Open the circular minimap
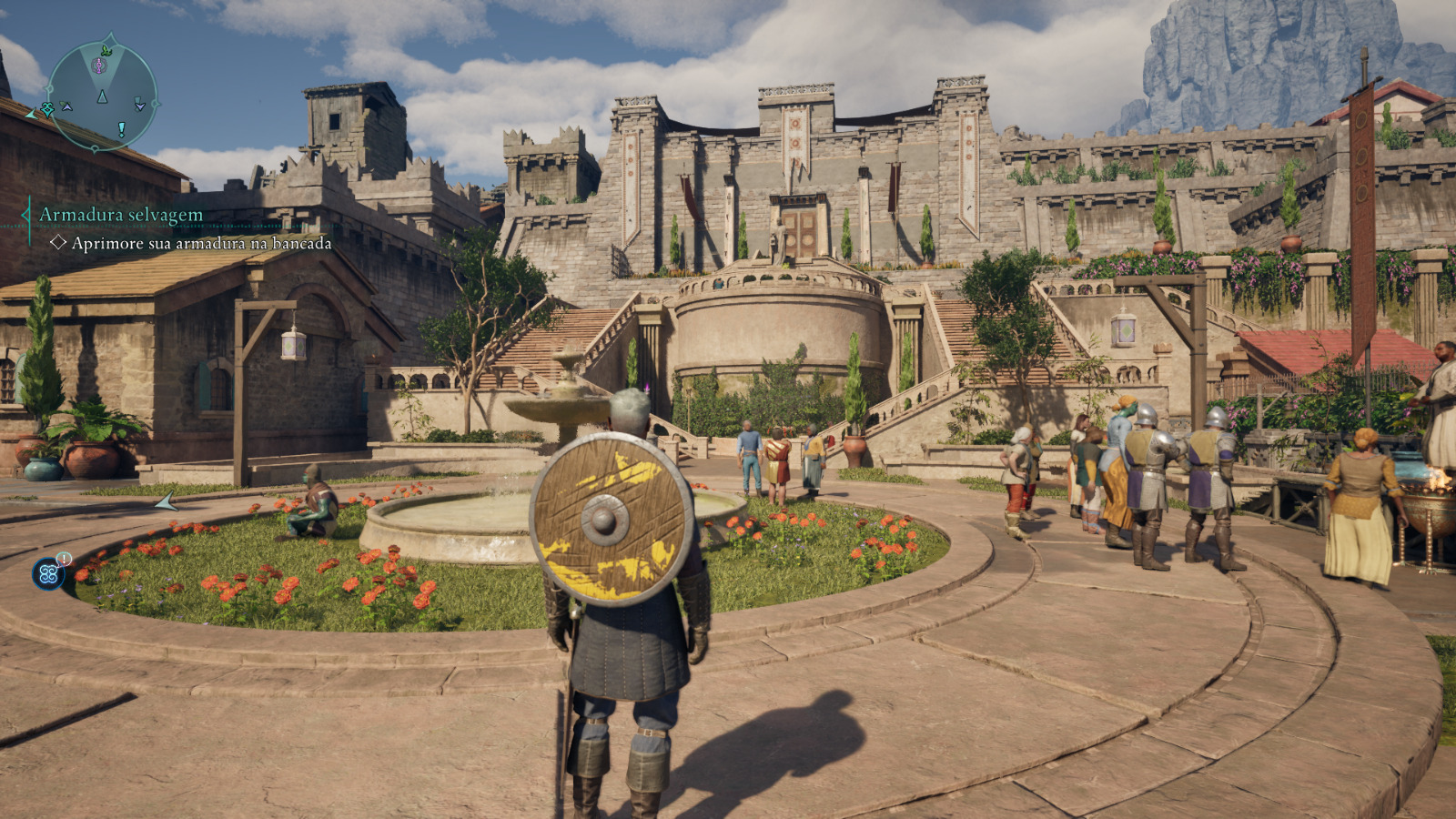Screen dimensions: 1456x819 (102, 96)
